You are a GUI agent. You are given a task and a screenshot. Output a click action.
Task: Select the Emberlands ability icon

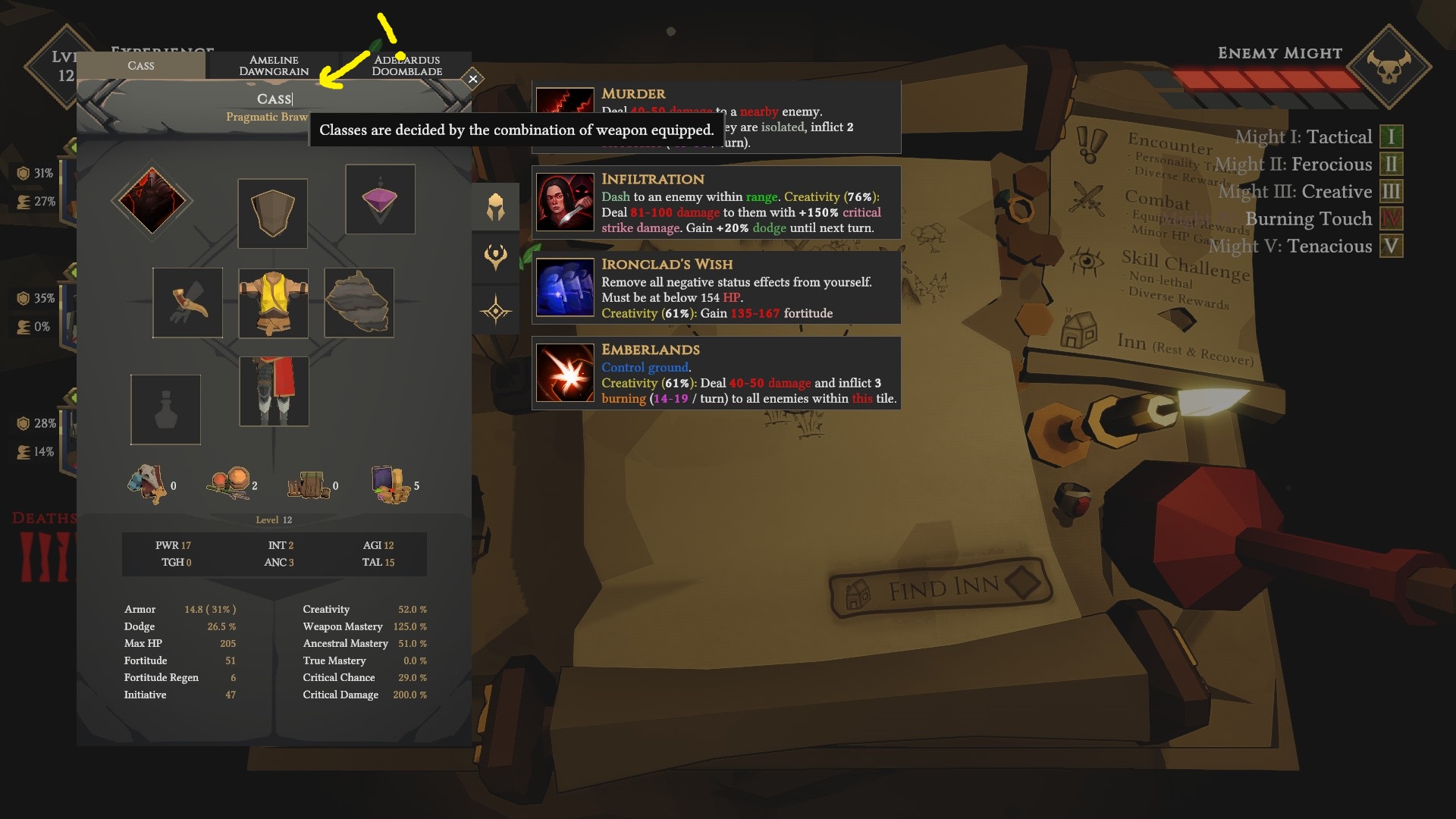click(564, 373)
